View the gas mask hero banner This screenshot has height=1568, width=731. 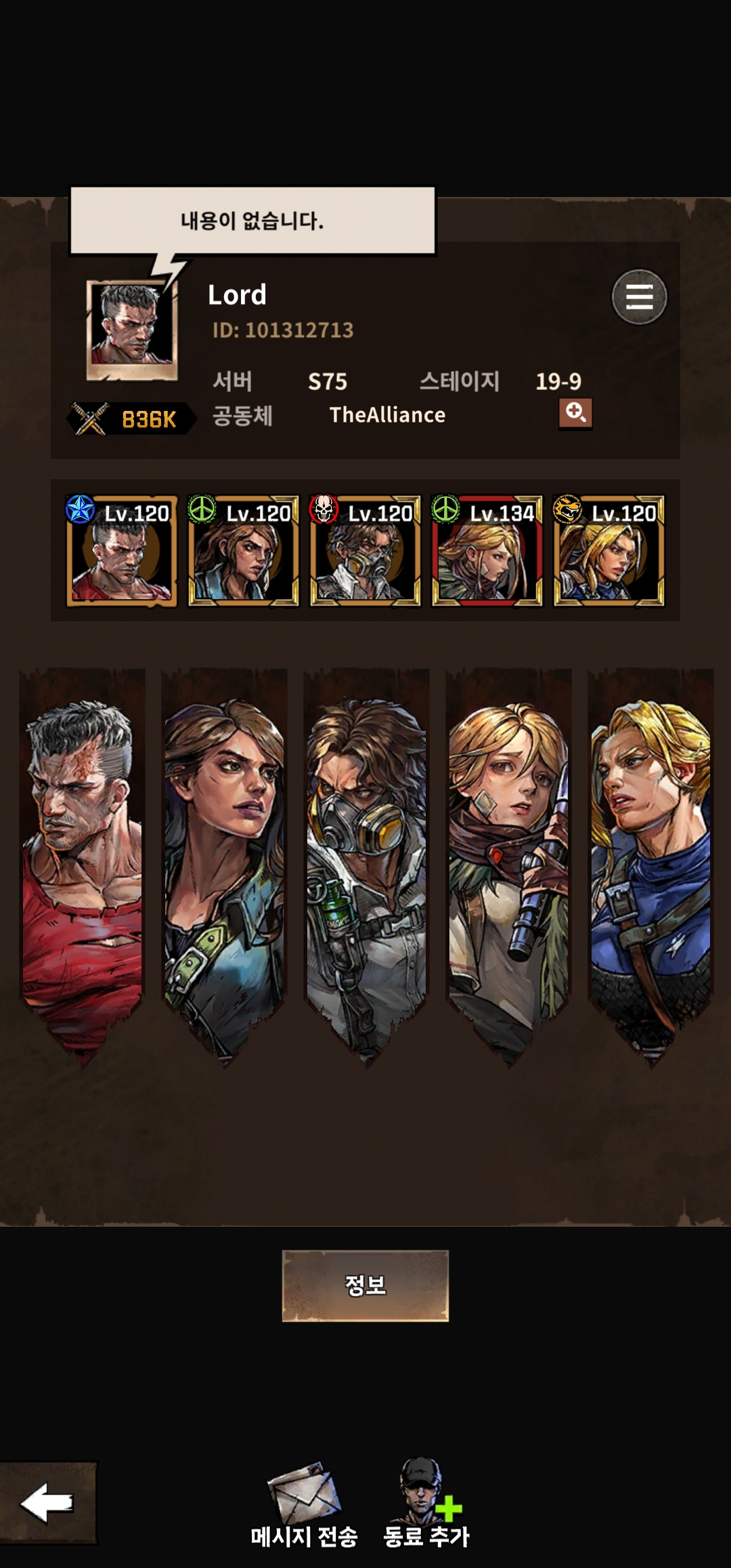(366, 860)
